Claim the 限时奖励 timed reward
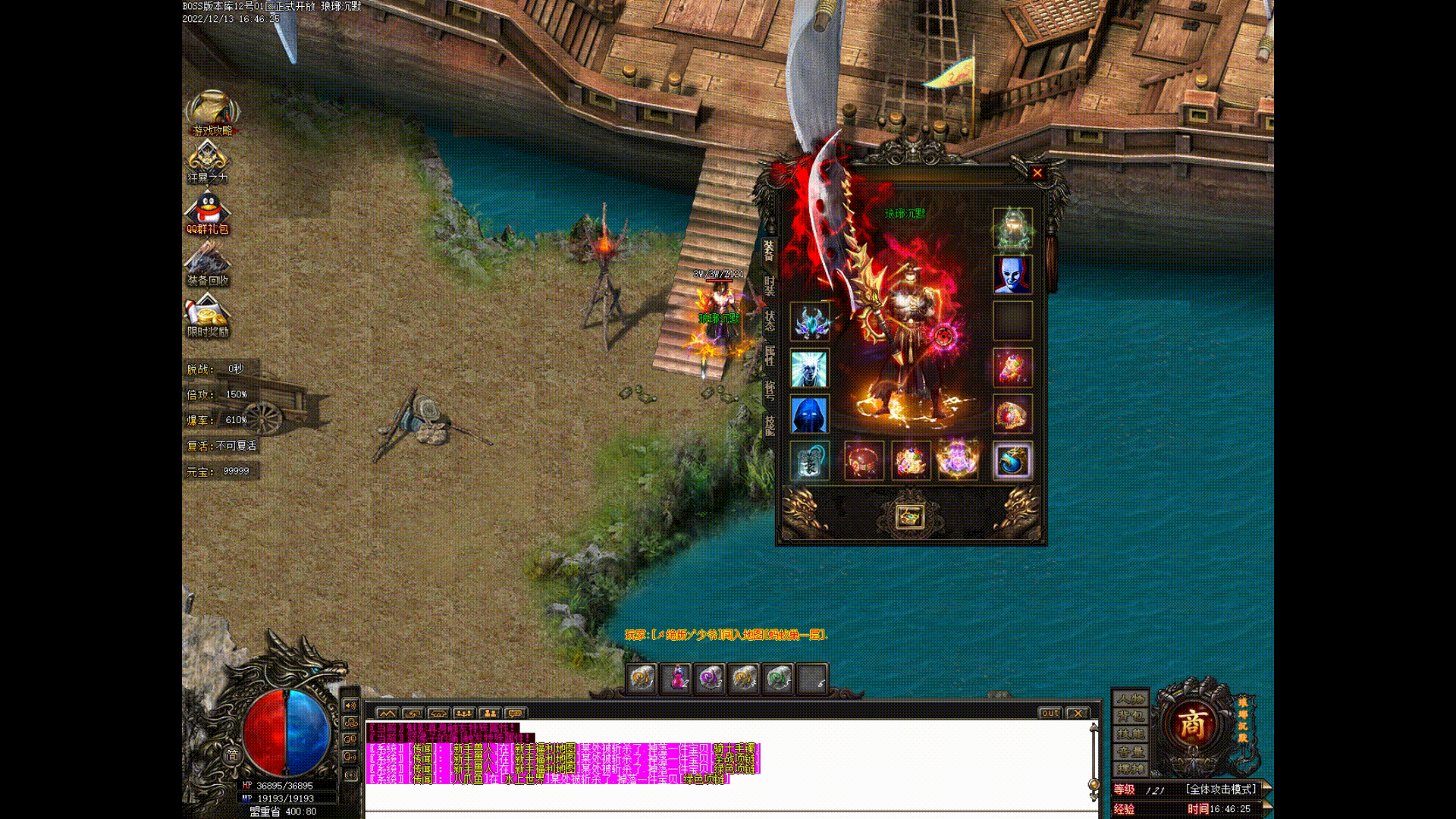This screenshot has height=819, width=1456. click(x=208, y=315)
